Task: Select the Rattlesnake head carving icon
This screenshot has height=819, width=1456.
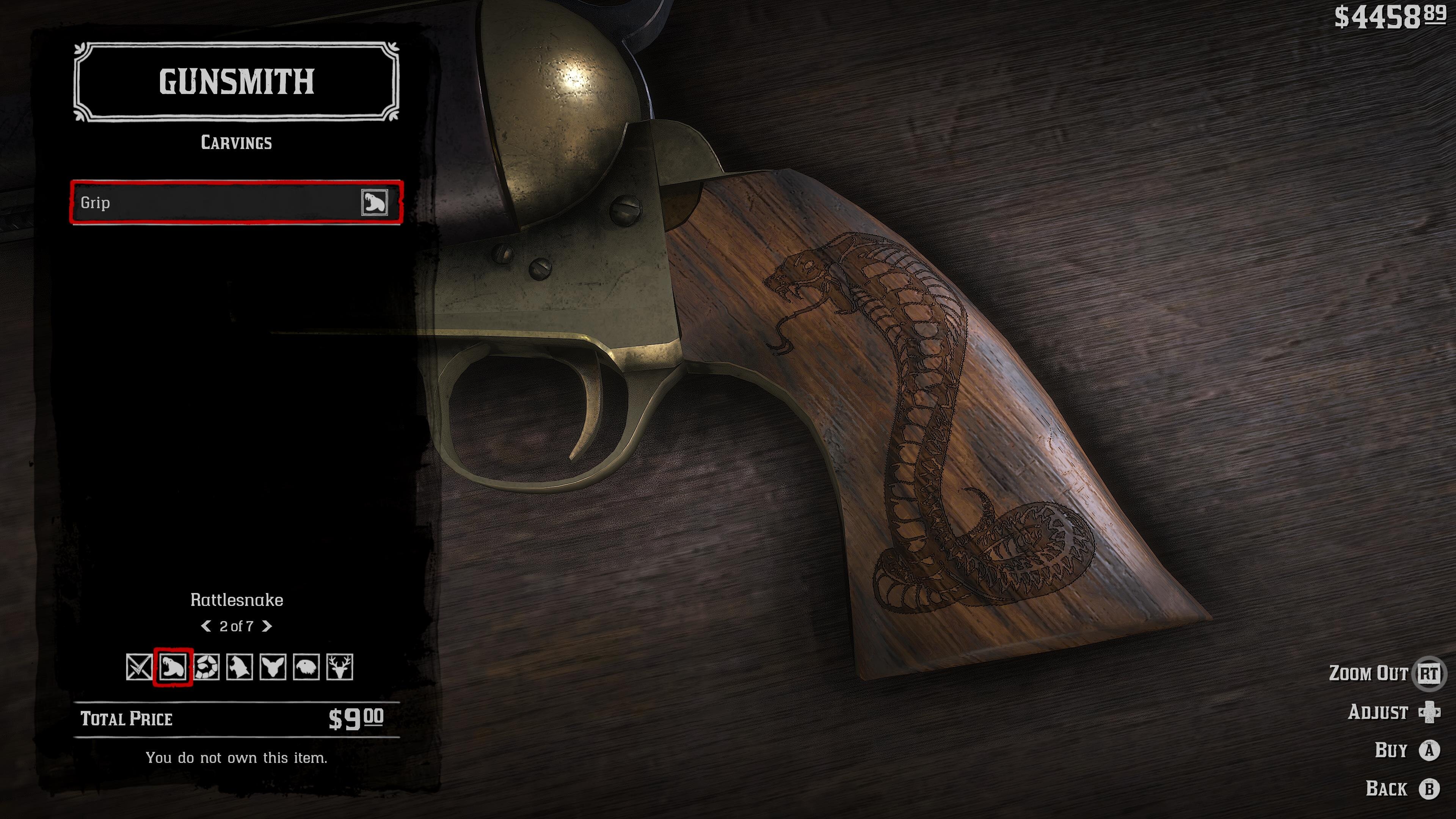Action: (x=173, y=667)
